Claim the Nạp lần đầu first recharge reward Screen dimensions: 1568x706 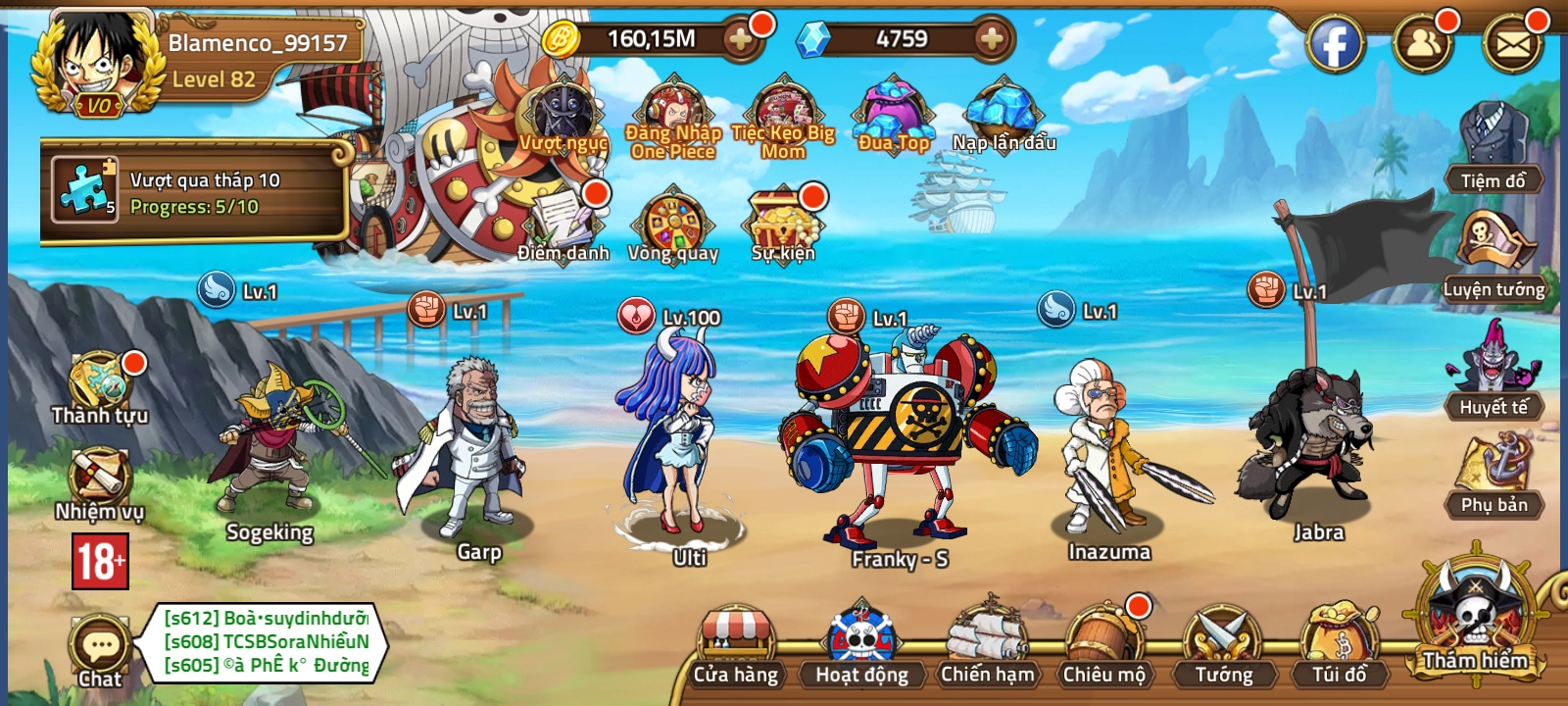[x=1003, y=113]
